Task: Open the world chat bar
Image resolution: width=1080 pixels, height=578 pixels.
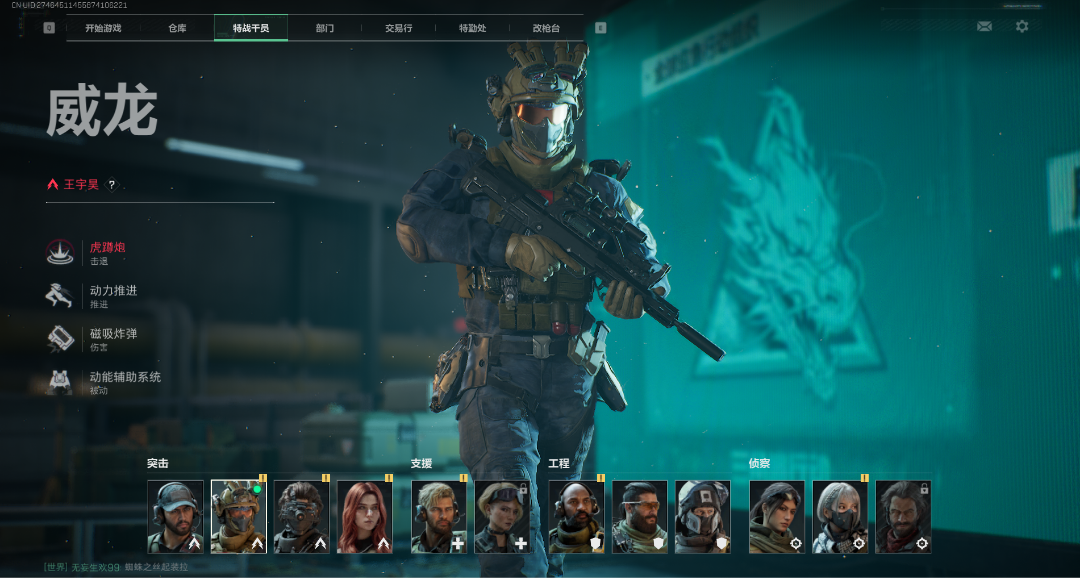Action: click(x=116, y=567)
